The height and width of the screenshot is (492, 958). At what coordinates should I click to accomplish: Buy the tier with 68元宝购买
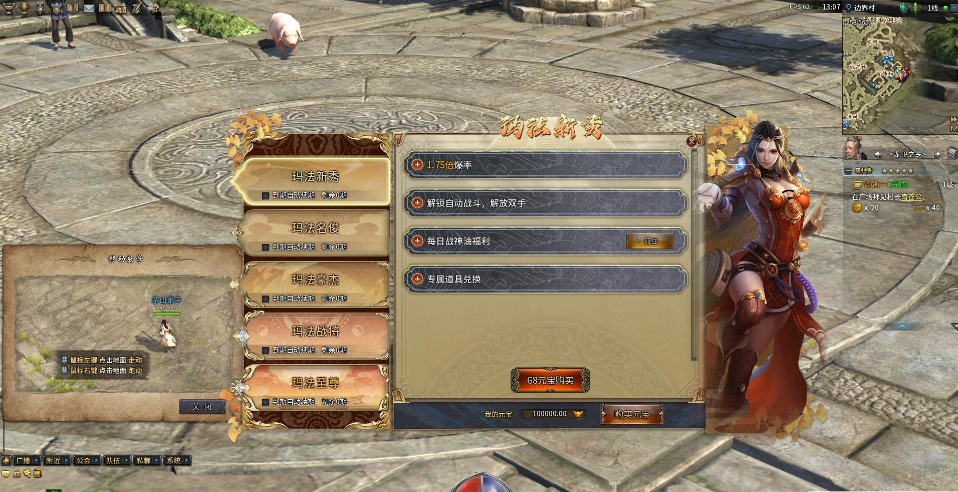pyautogui.click(x=550, y=380)
